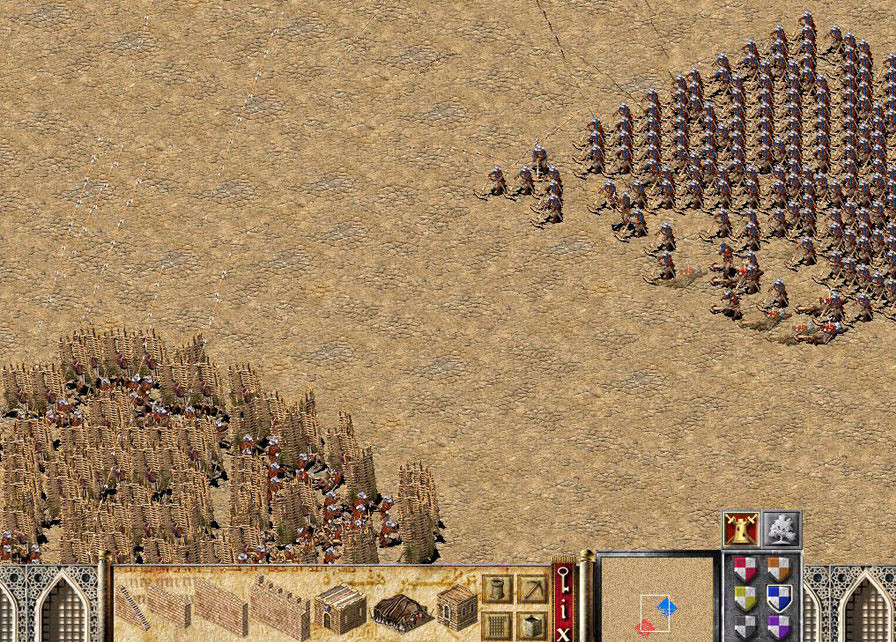Choose the blue player shield

tap(779, 598)
